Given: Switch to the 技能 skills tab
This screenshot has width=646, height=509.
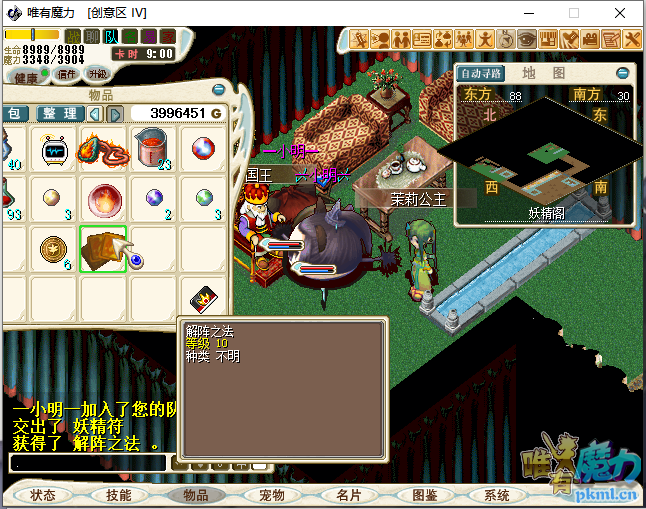Looking at the screenshot, I should pyautogui.click(x=119, y=495).
